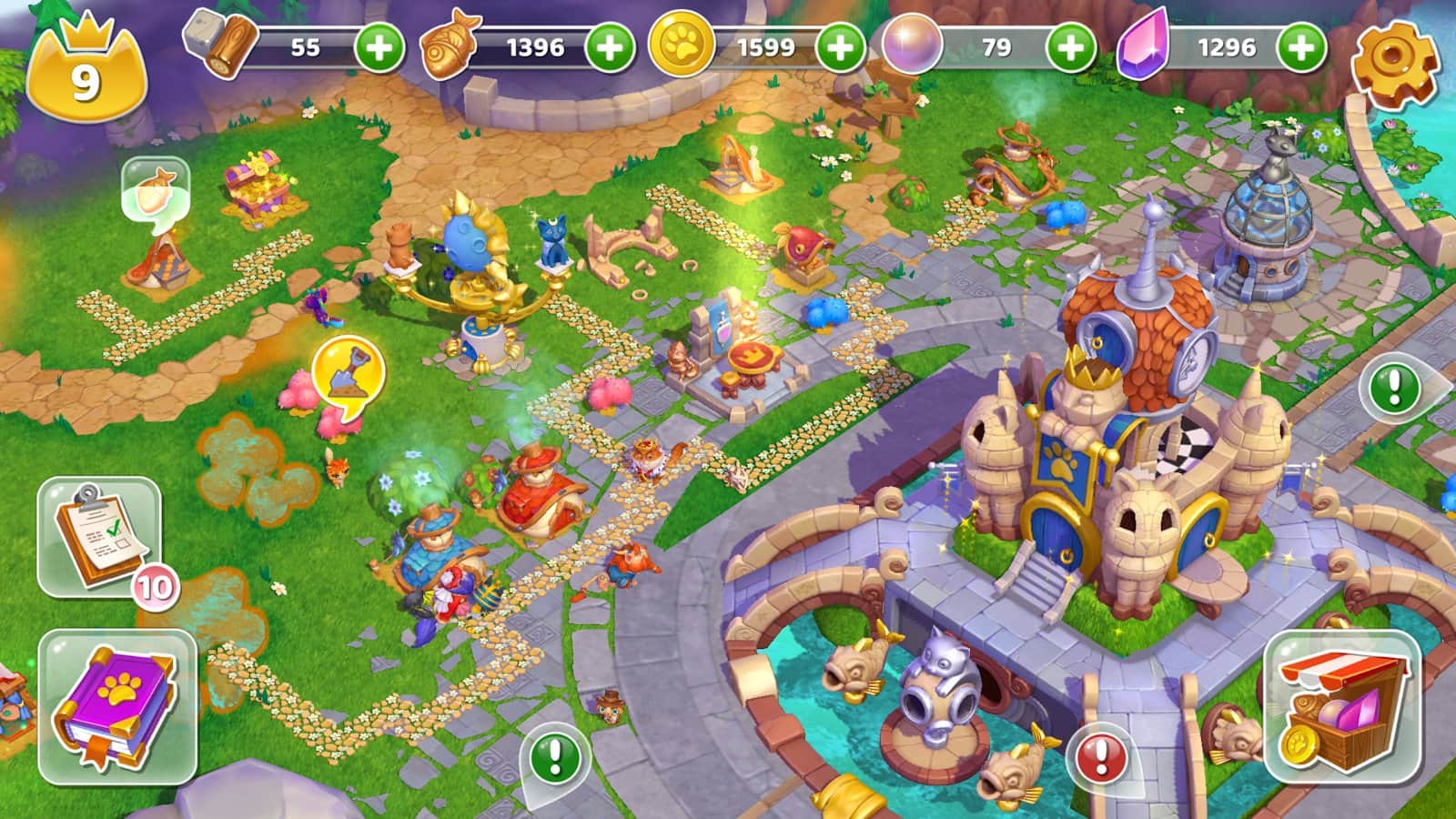Open the purple paw book

[116, 707]
